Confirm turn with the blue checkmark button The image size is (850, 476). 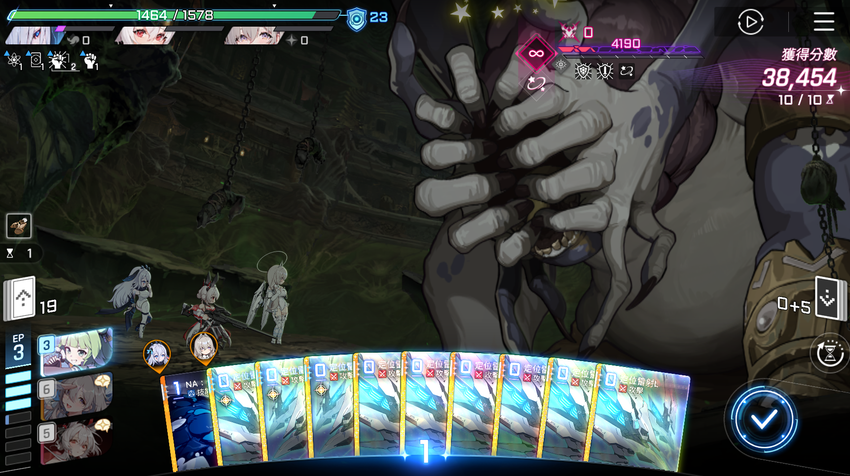[x=764, y=418]
